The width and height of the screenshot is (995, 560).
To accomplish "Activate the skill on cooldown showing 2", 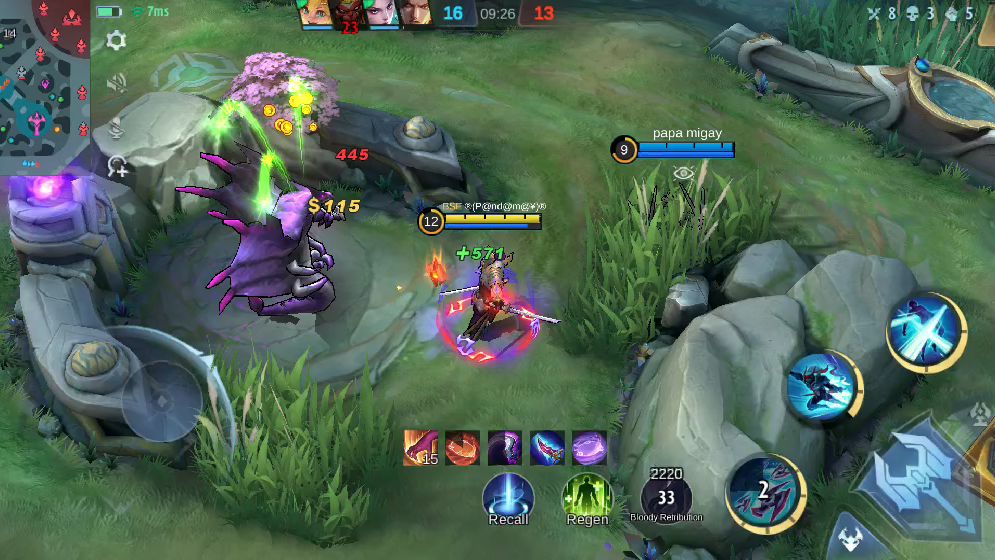I will coord(765,490).
